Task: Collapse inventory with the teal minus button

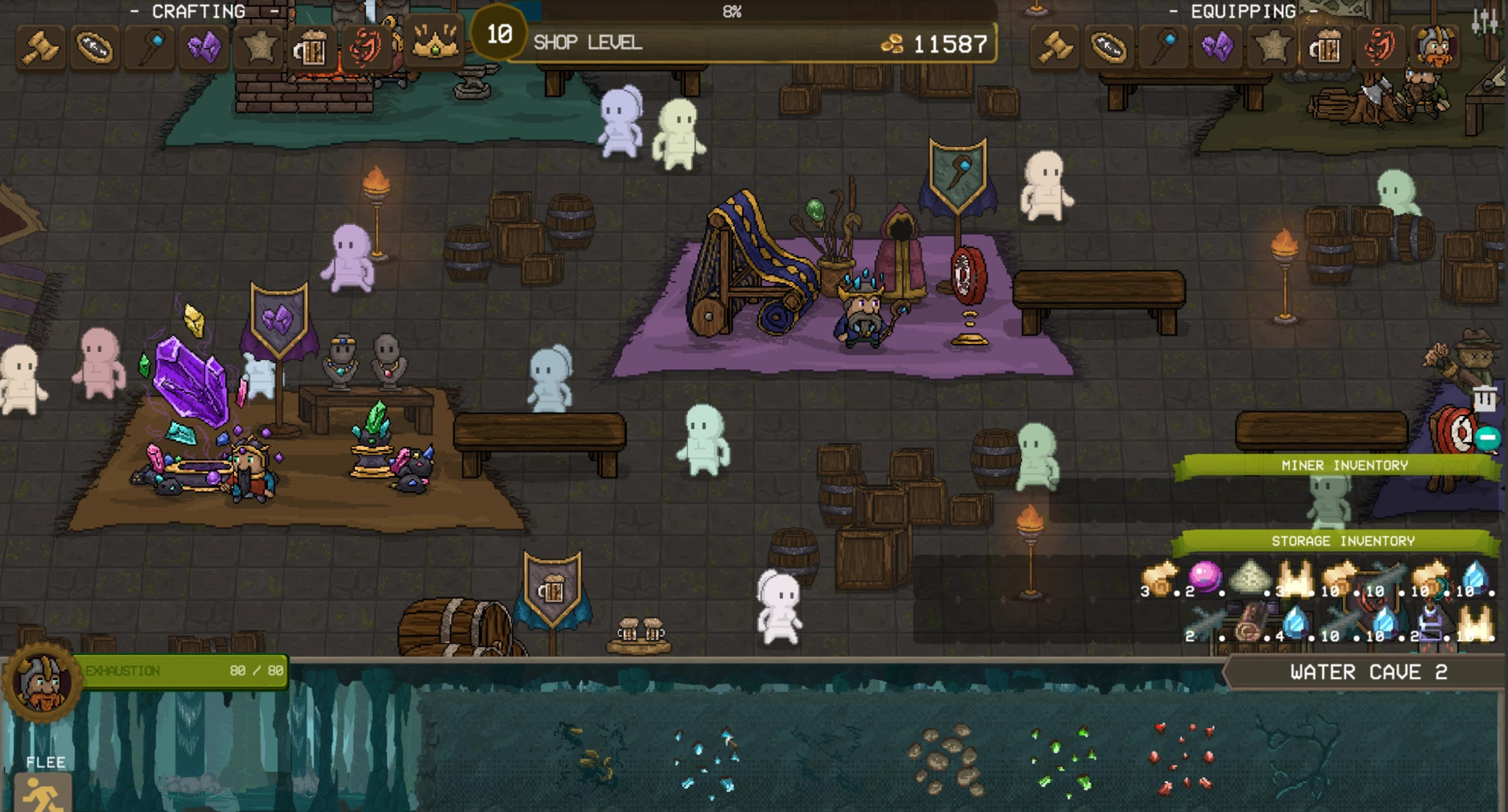Action: (1487, 438)
